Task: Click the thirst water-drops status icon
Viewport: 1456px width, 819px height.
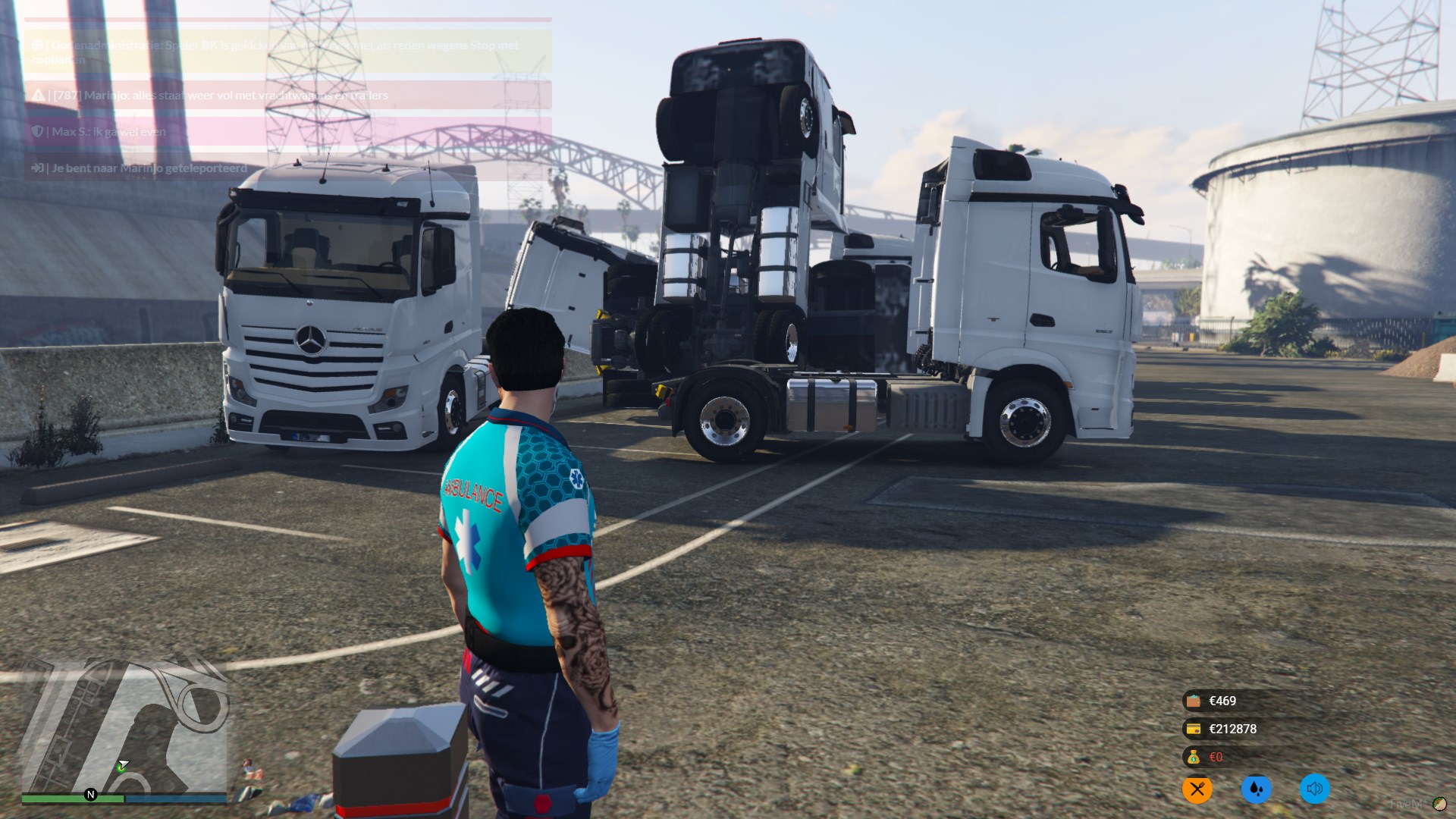Action: point(1256,789)
